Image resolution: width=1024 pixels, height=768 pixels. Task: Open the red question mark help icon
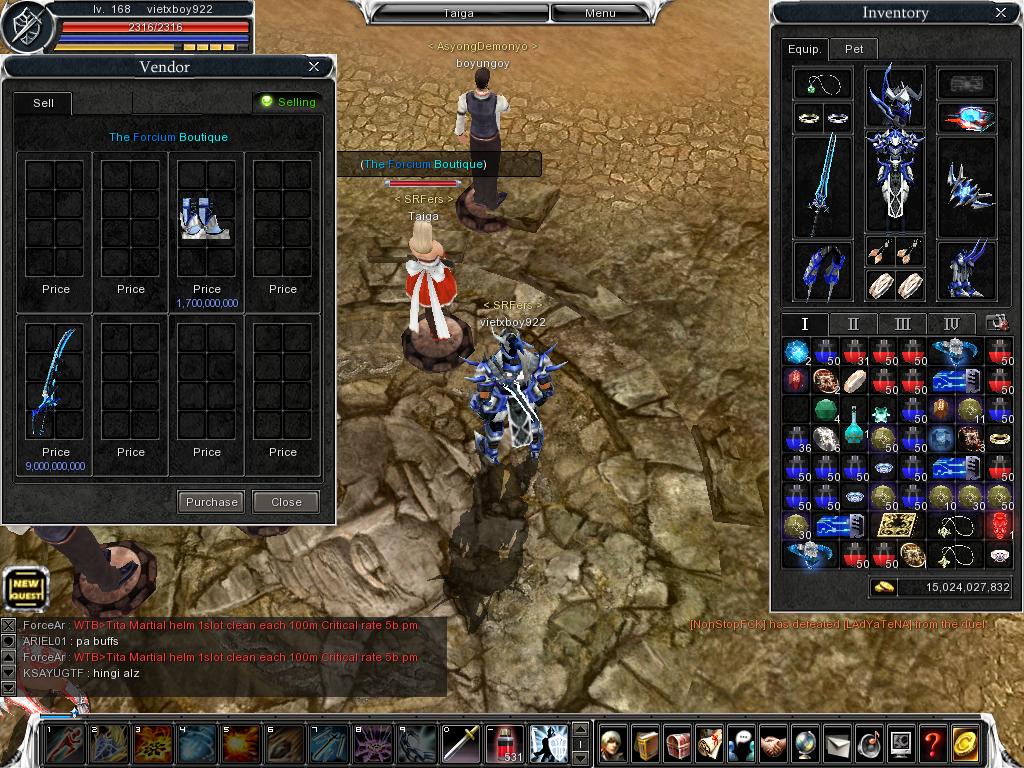tap(933, 743)
